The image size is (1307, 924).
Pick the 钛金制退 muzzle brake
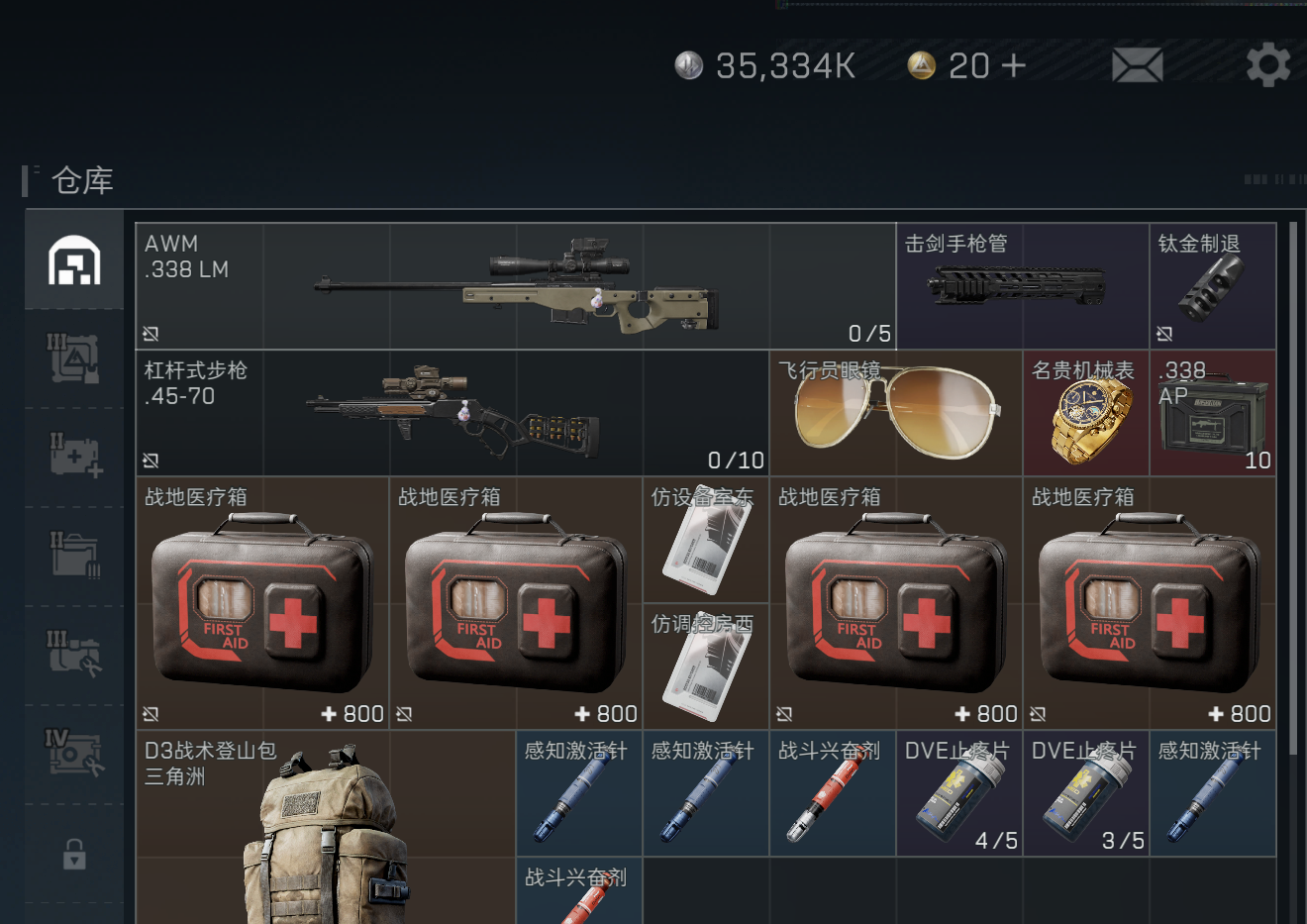click(x=1212, y=286)
